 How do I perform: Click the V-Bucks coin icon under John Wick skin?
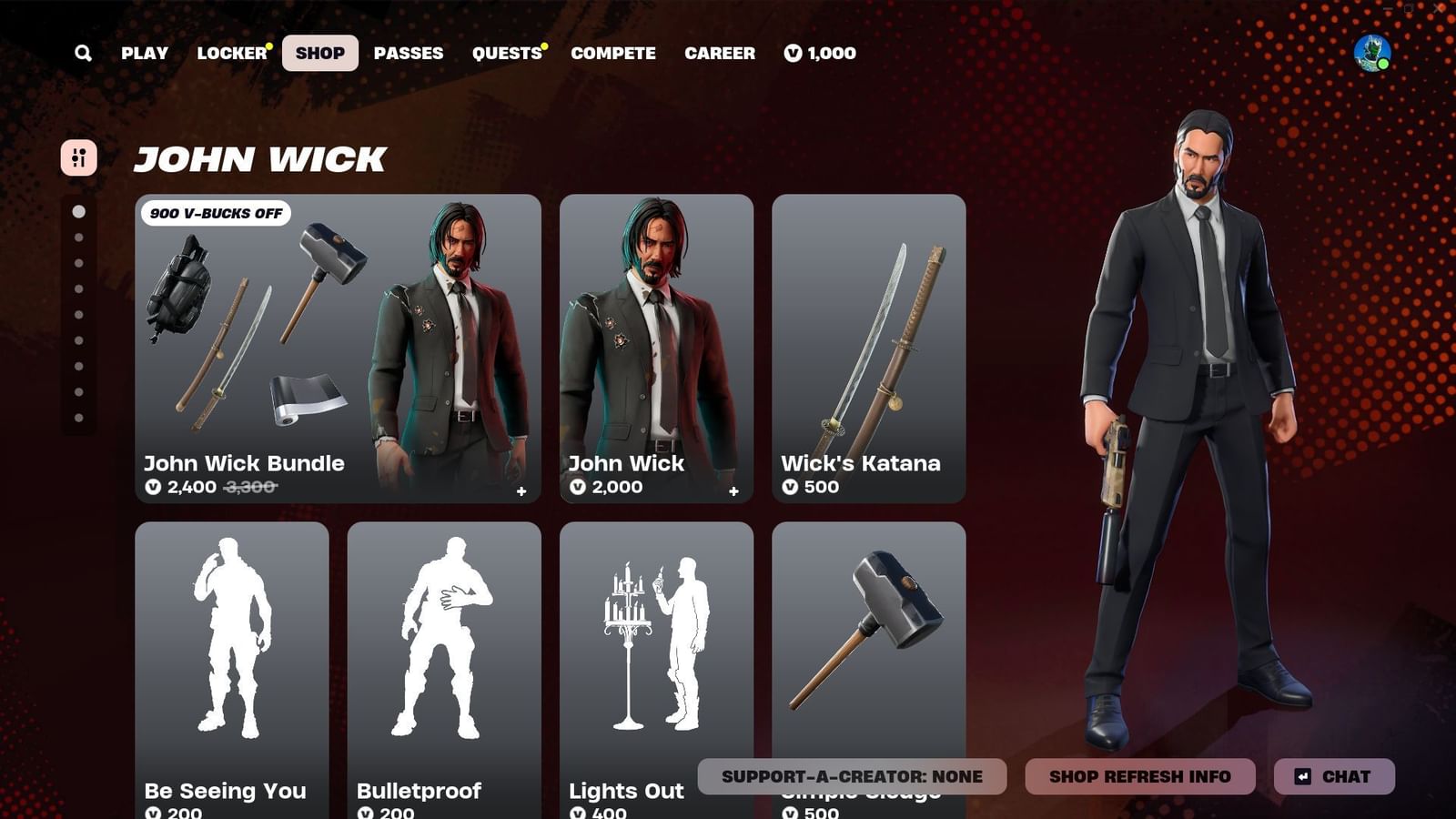coord(577,488)
